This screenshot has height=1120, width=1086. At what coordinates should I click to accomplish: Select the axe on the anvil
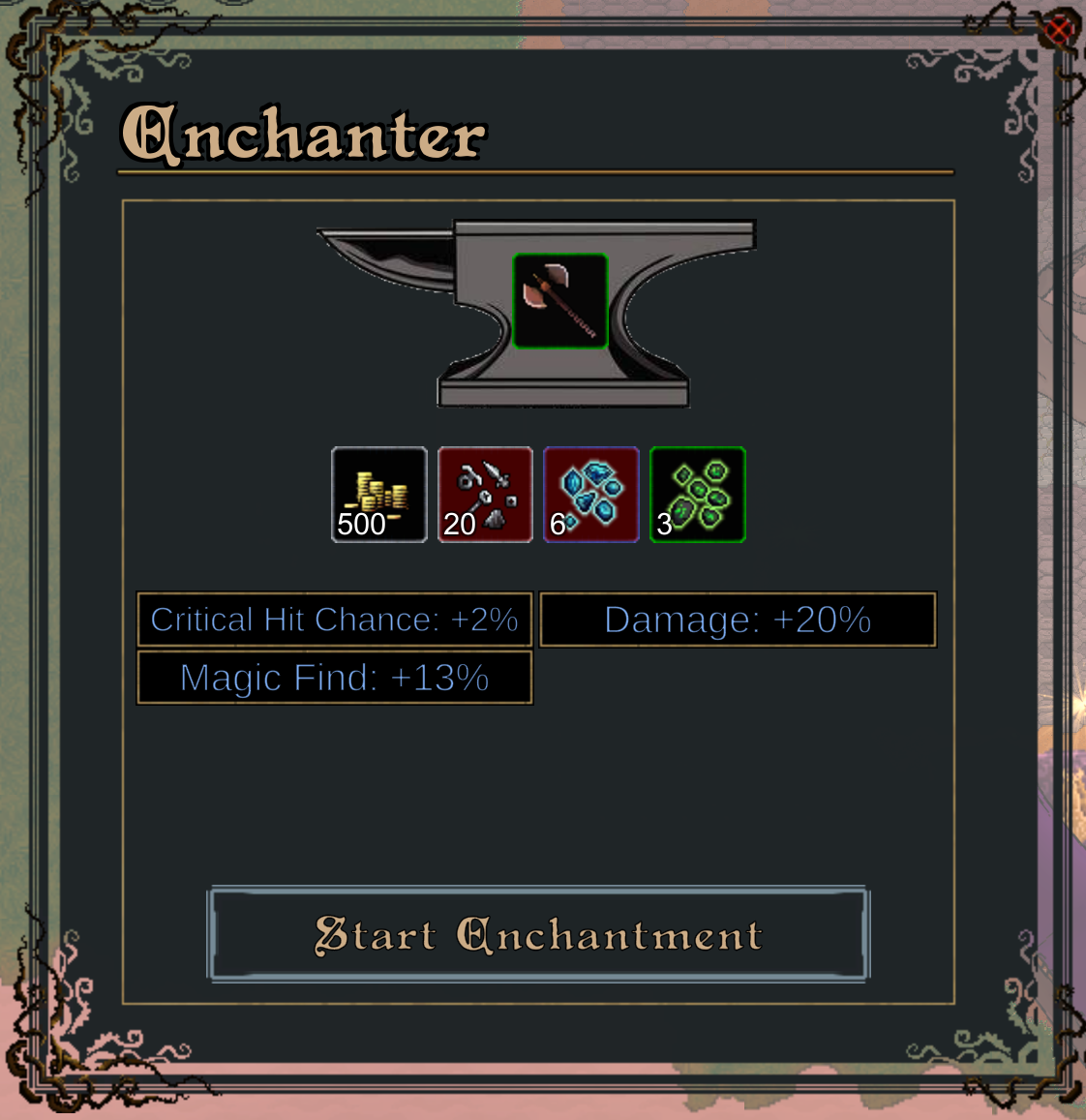(560, 301)
